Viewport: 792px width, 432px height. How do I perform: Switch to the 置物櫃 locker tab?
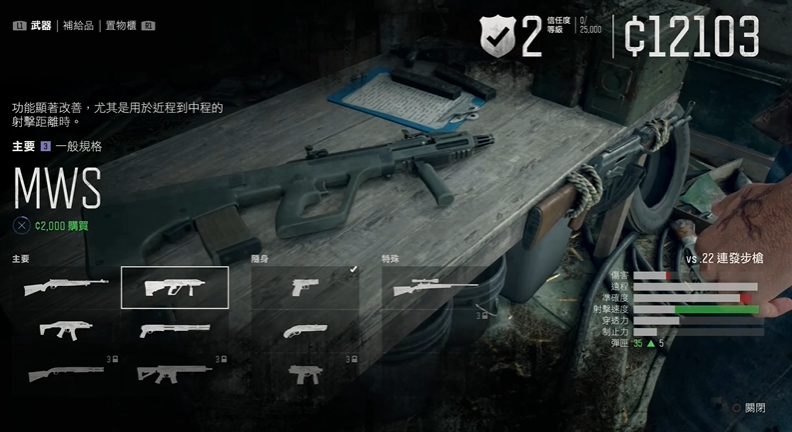coord(120,25)
